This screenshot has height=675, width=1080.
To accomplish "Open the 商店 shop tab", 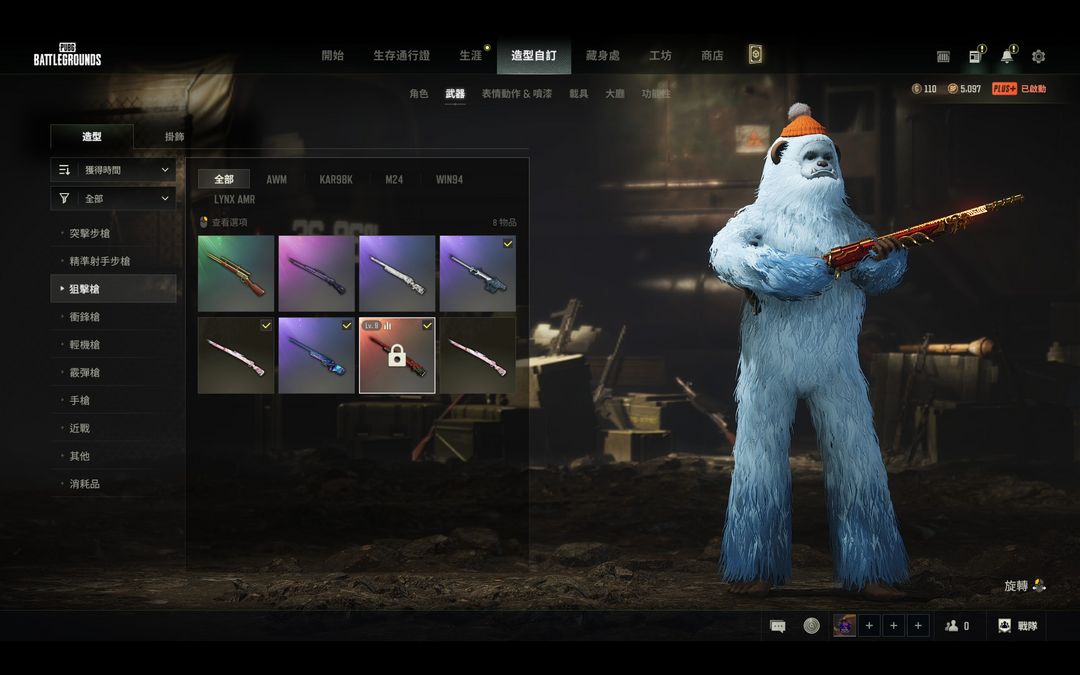I will click(x=712, y=56).
